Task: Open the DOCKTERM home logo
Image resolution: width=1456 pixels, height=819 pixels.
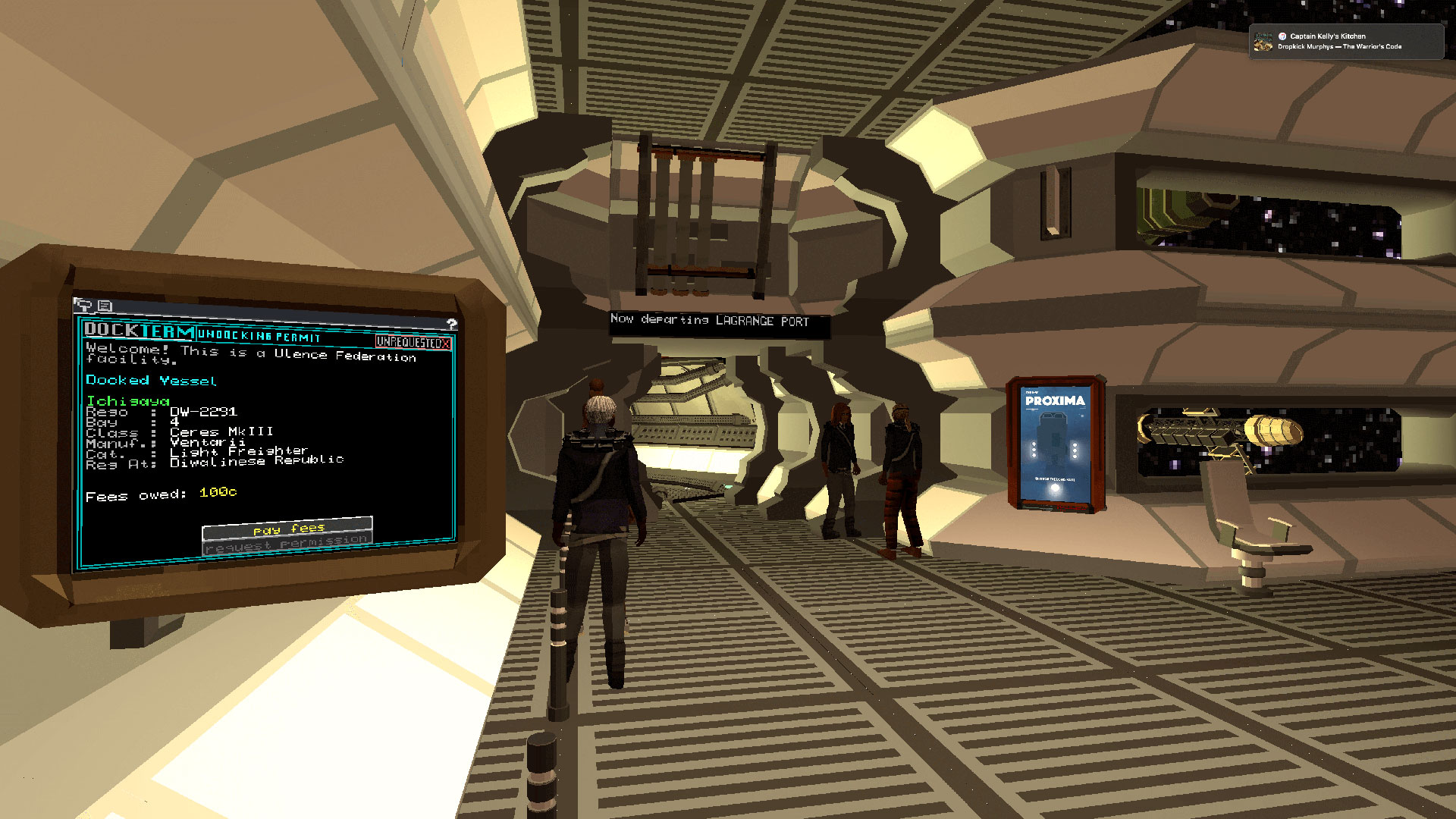Action: coord(139,330)
